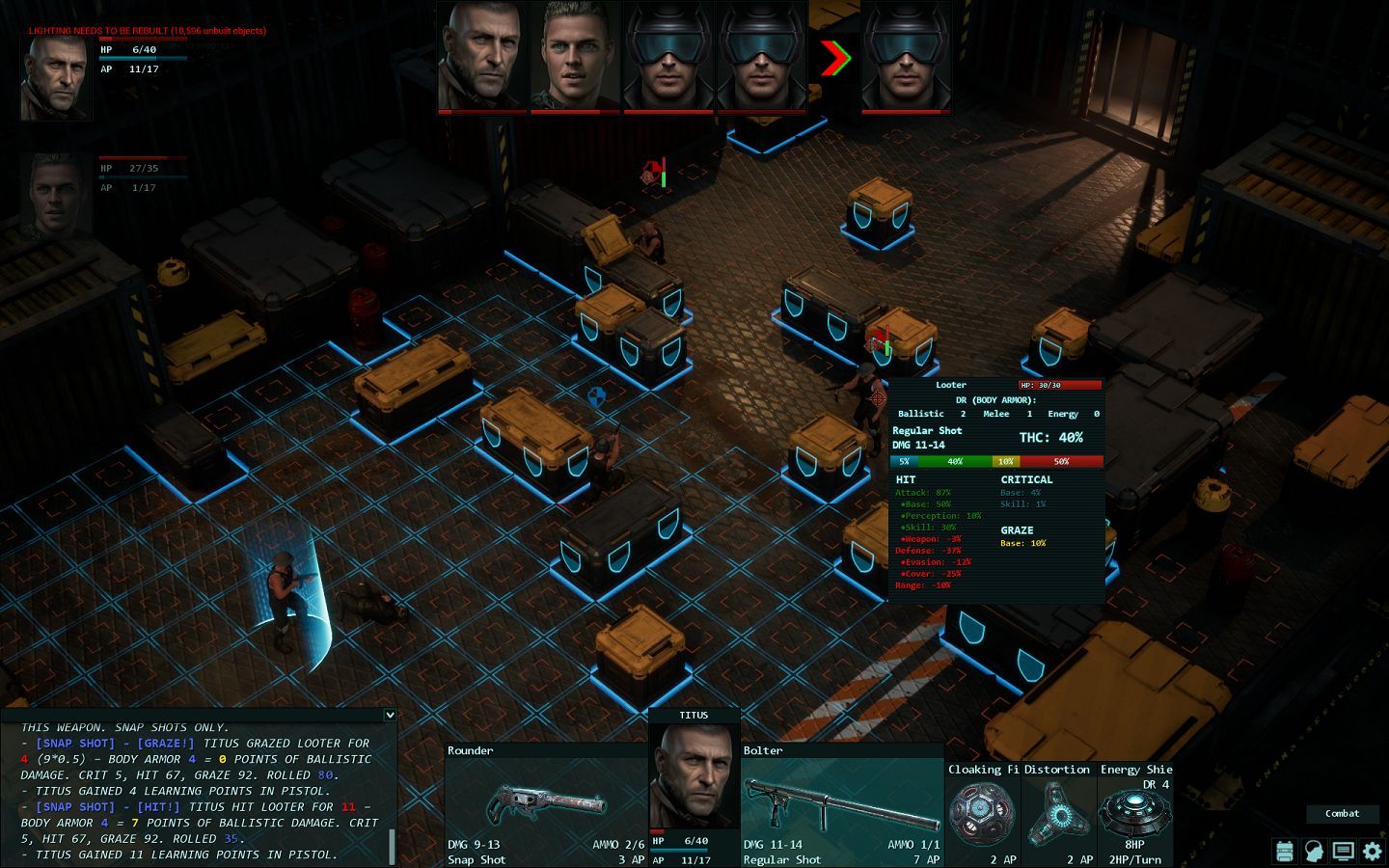Click the Titus name tab

[x=694, y=715]
